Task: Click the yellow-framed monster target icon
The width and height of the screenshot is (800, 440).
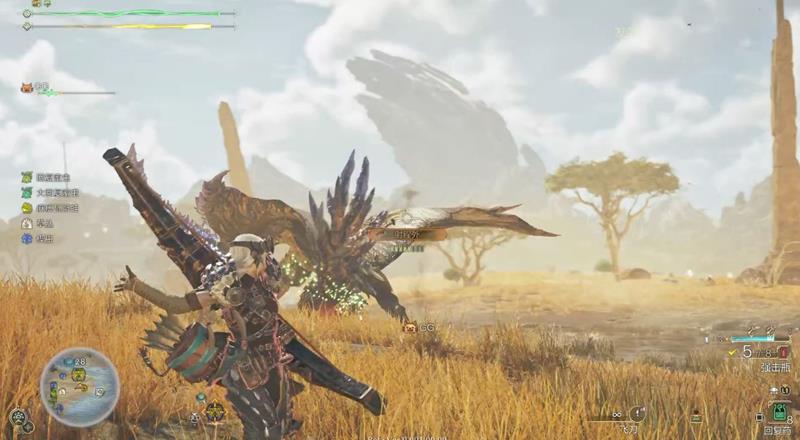Action: [x=215, y=410]
